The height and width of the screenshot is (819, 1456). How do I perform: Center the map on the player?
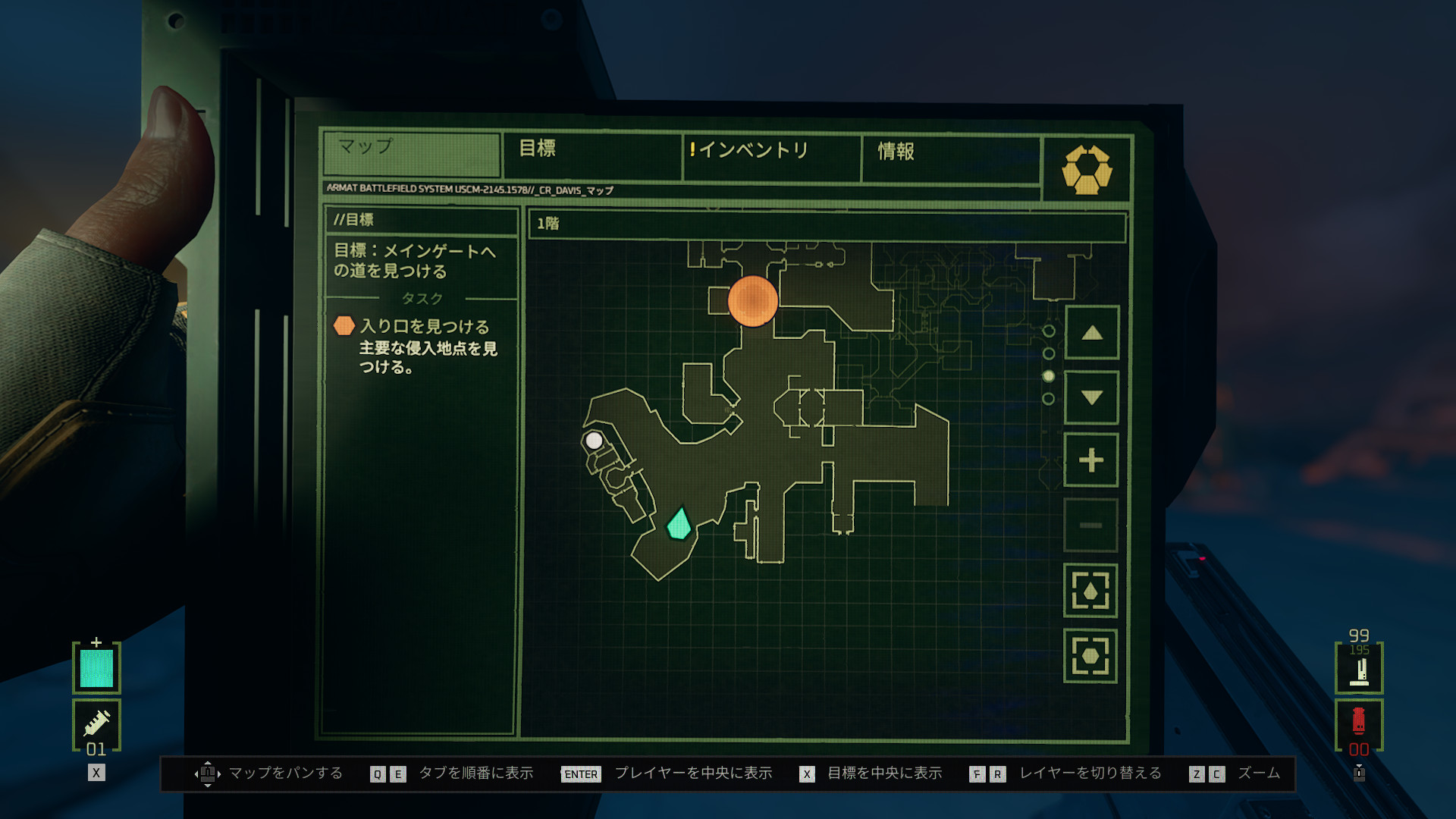(1090, 591)
